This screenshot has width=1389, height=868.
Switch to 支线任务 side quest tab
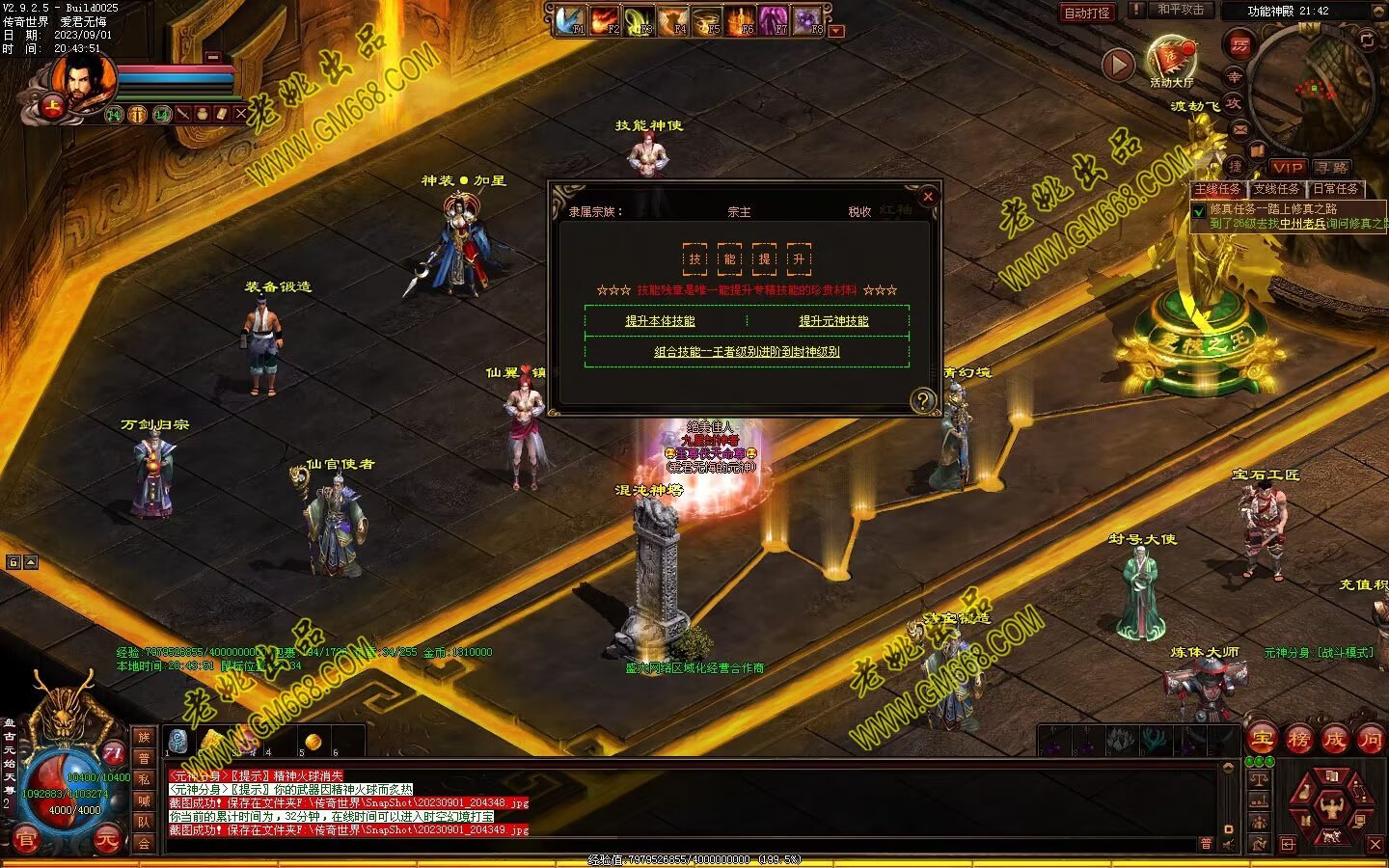(x=1276, y=189)
